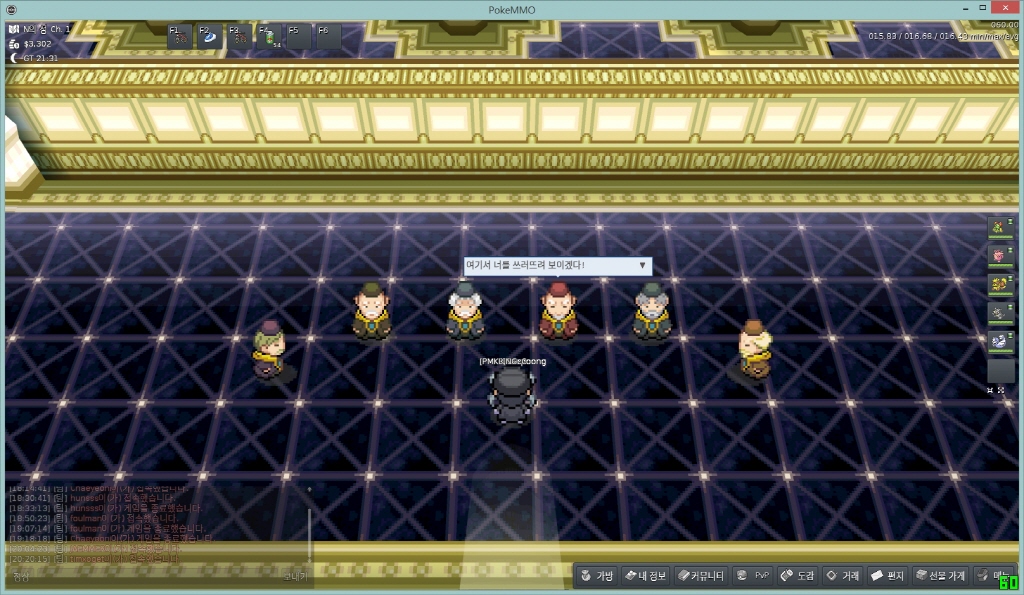This screenshot has height=595, width=1024.
Task: Open the PvP menu
Action: coord(752,576)
